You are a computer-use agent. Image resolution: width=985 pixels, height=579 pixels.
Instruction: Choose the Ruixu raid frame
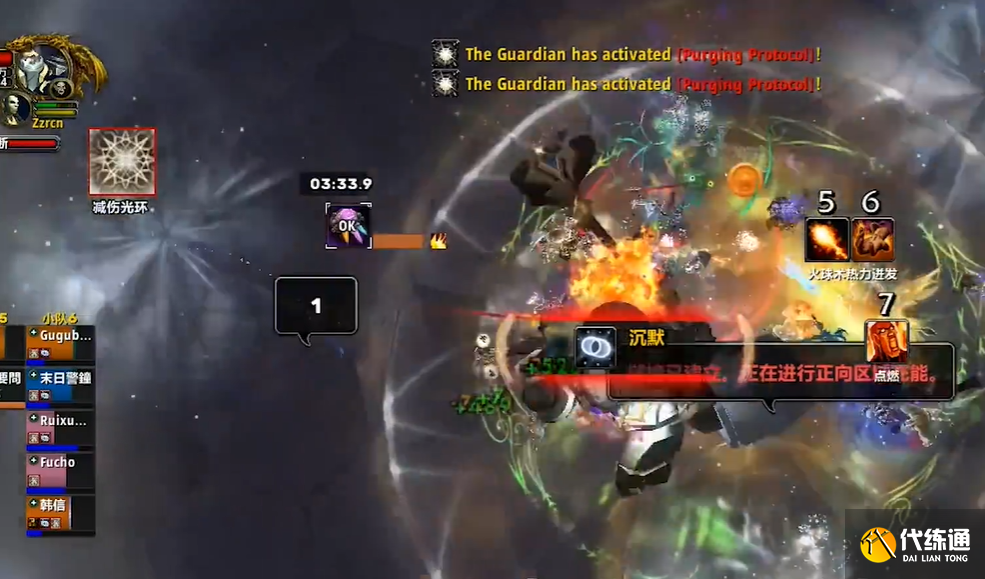pyautogui.click(x=60, y=429)
